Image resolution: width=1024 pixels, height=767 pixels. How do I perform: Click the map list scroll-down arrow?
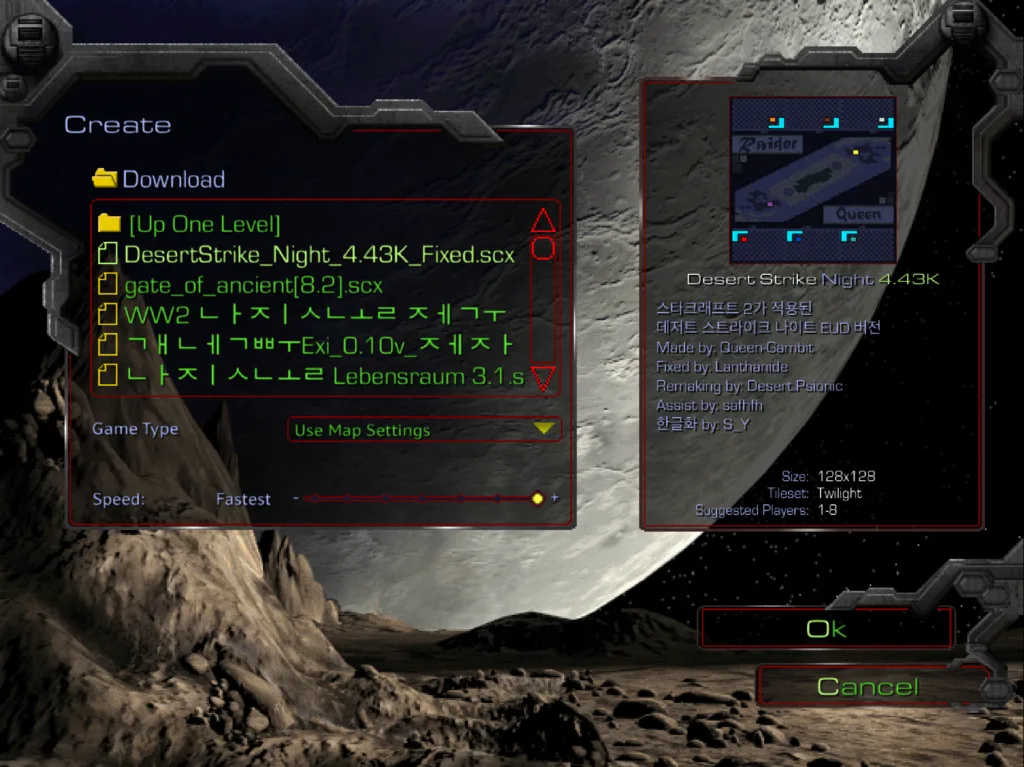click(542, 377)
